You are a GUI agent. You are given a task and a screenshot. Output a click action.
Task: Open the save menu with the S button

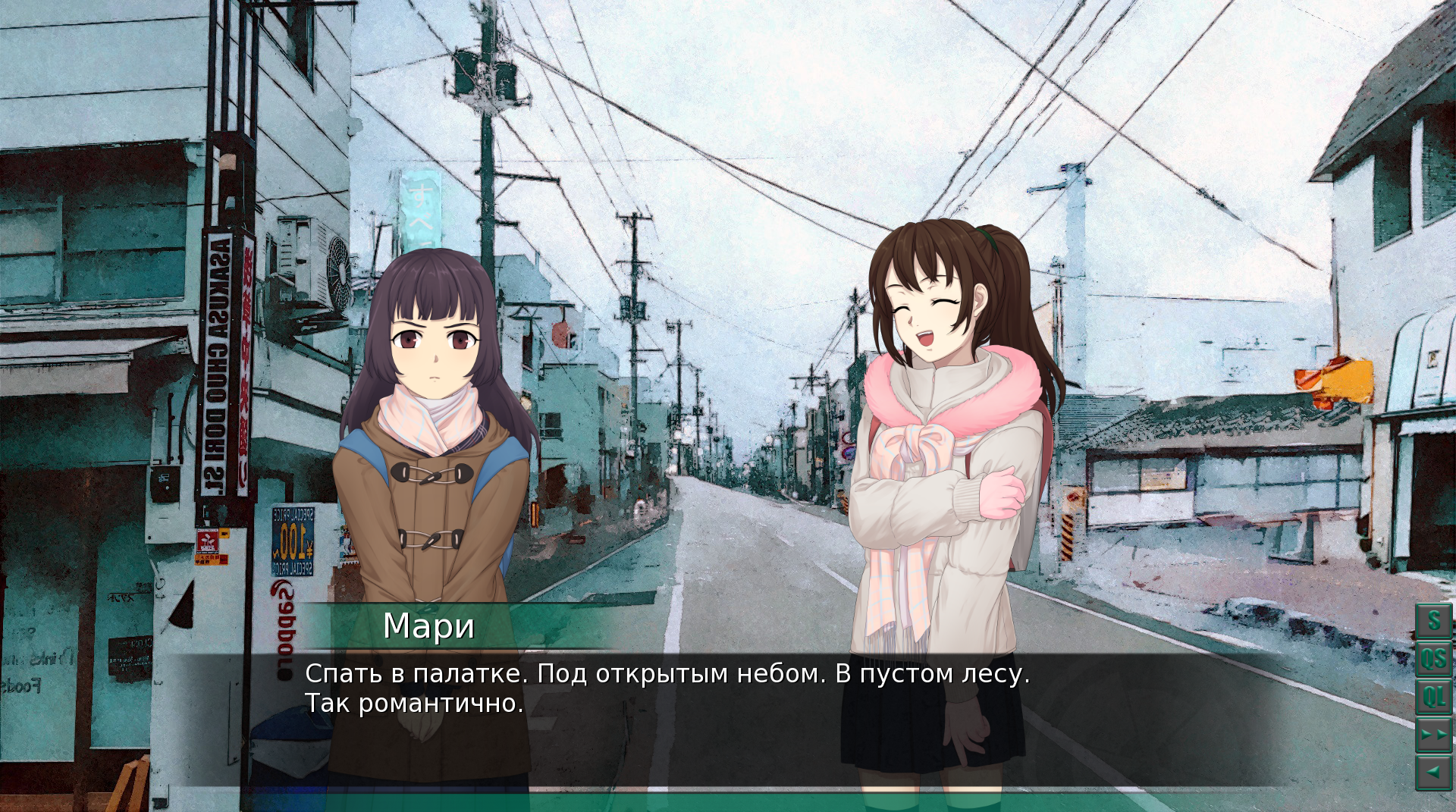click(x=1433, y=621)
